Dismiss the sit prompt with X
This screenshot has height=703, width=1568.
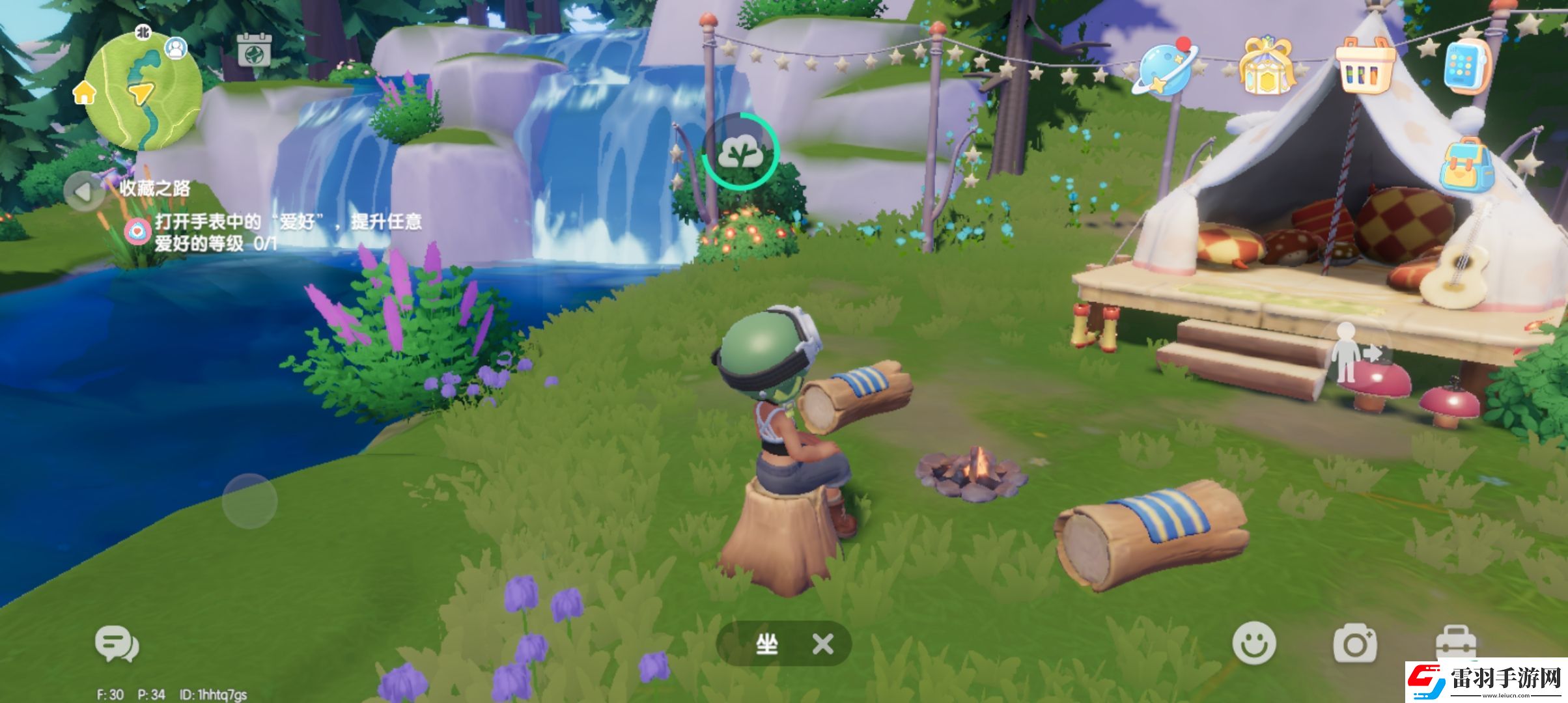click(x=823, y=644)
